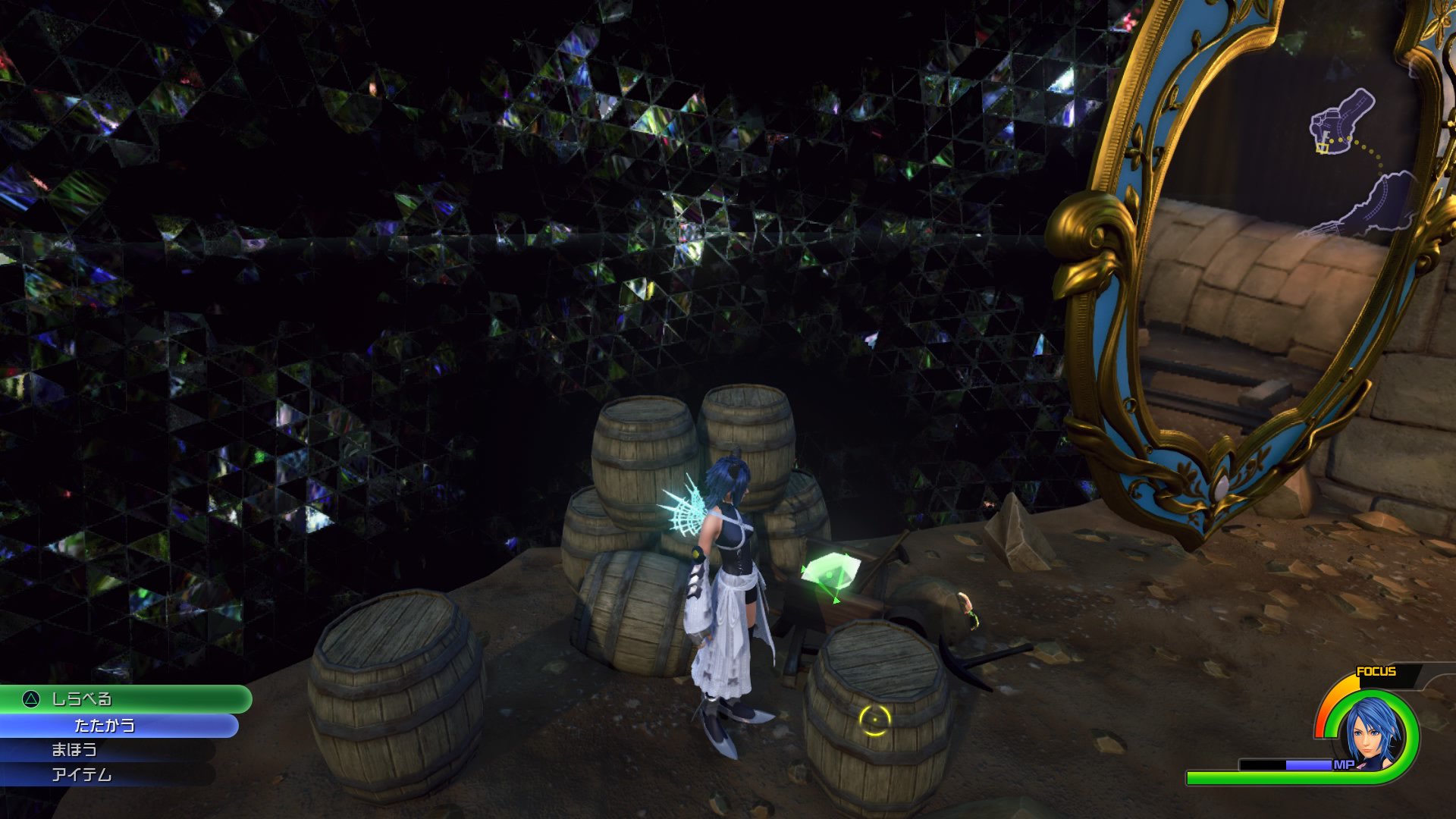The image size is (1456, 819).
Task: Click Aqua's character portrait
Action: pos(1370,733)
